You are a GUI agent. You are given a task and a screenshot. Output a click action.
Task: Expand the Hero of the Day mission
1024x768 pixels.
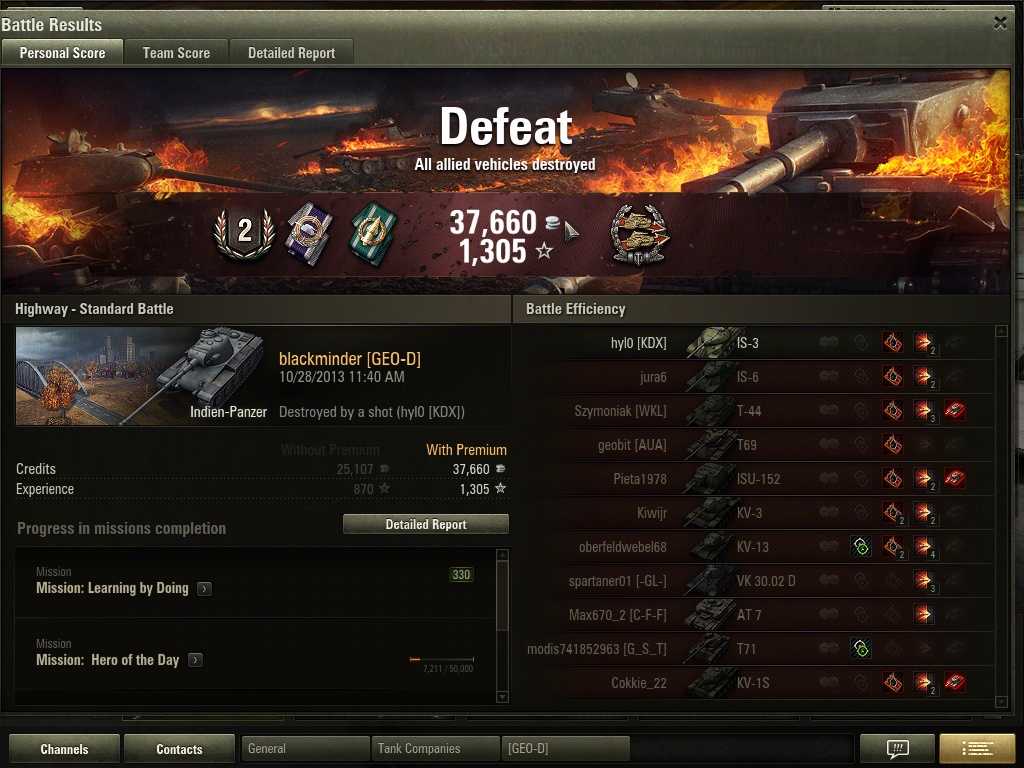[x=195, y=660]
